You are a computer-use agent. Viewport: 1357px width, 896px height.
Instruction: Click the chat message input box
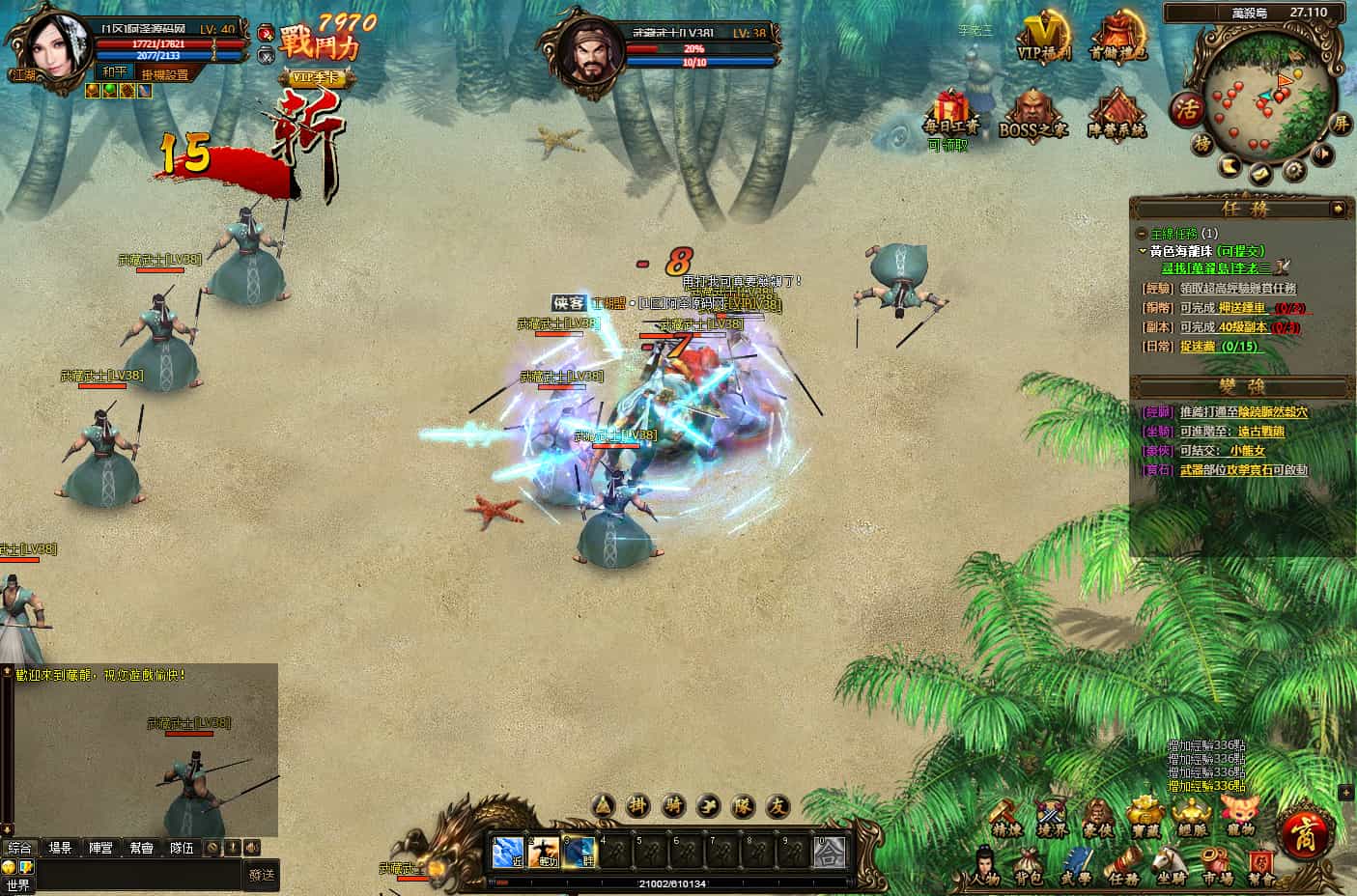137,875
